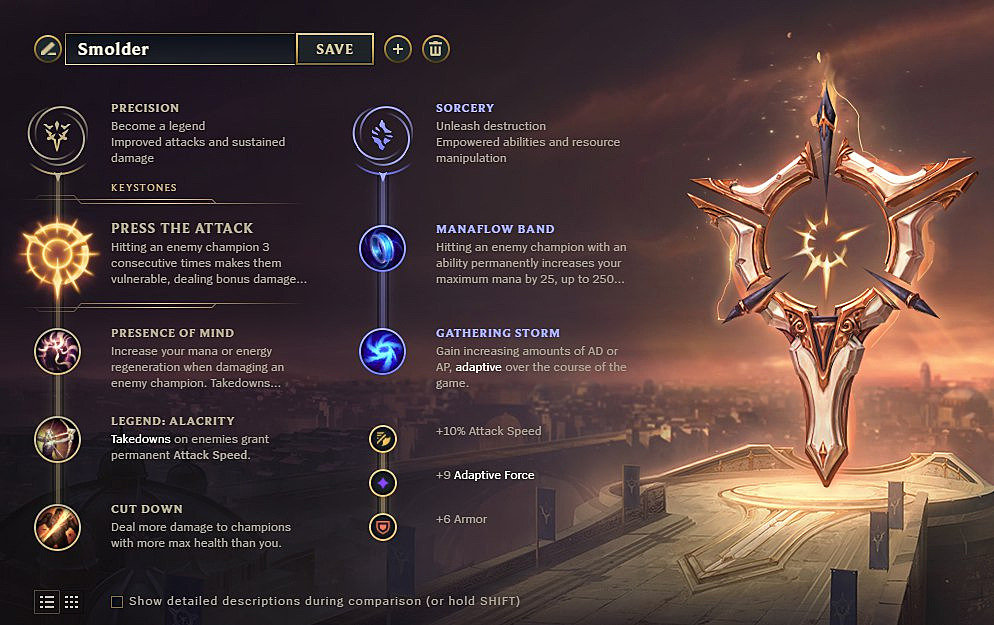The image size is (994, 625).
Task: Switch to grid view layout
Action: (72, 601)
